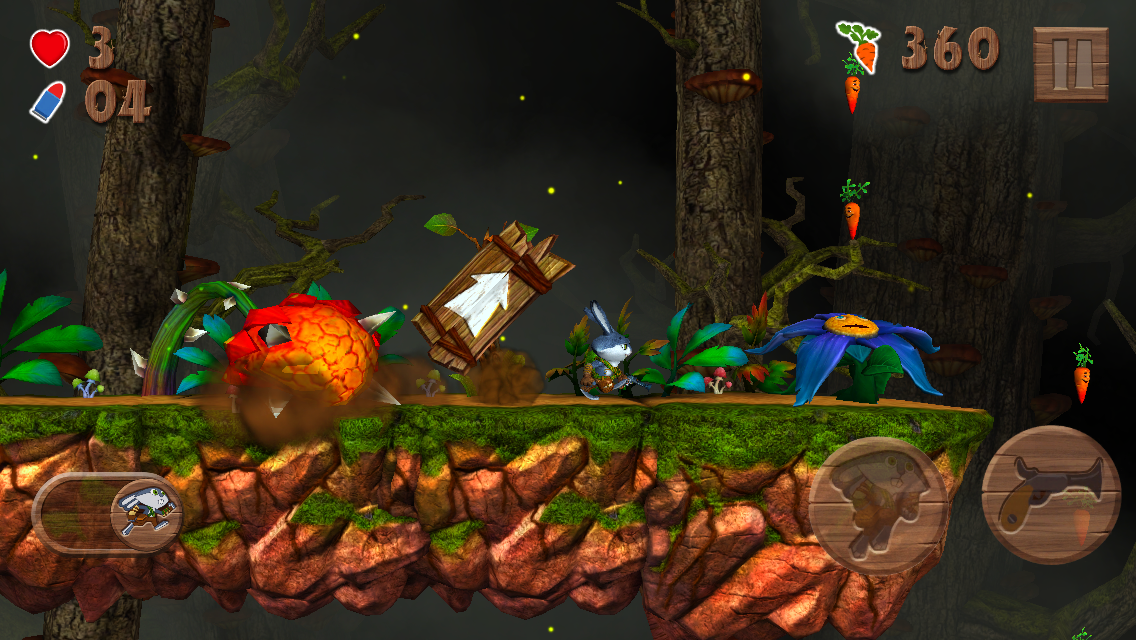Pause the game with the wooden button

(x=1070, y=64)
